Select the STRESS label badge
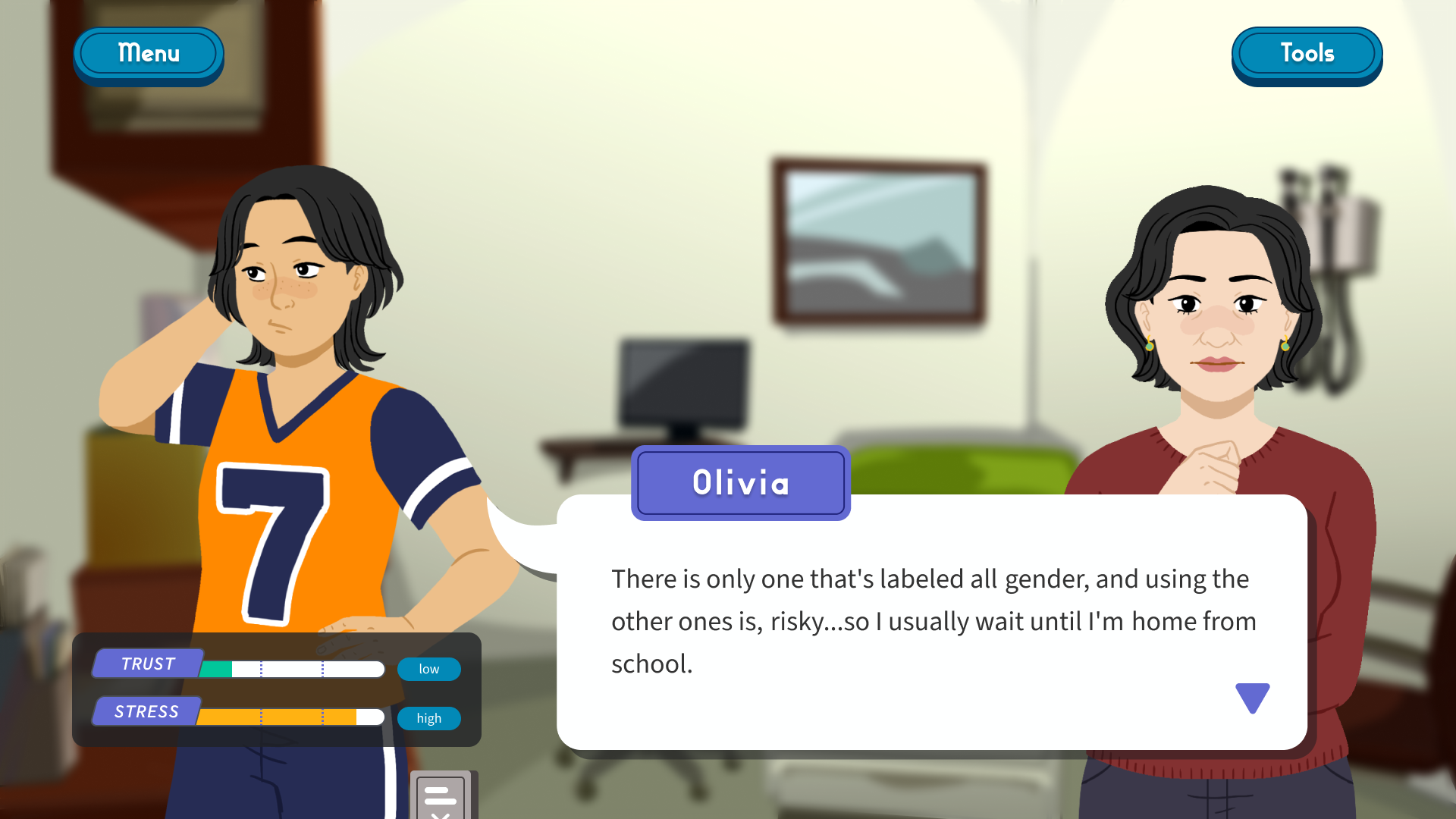 (x=146, y=711)
